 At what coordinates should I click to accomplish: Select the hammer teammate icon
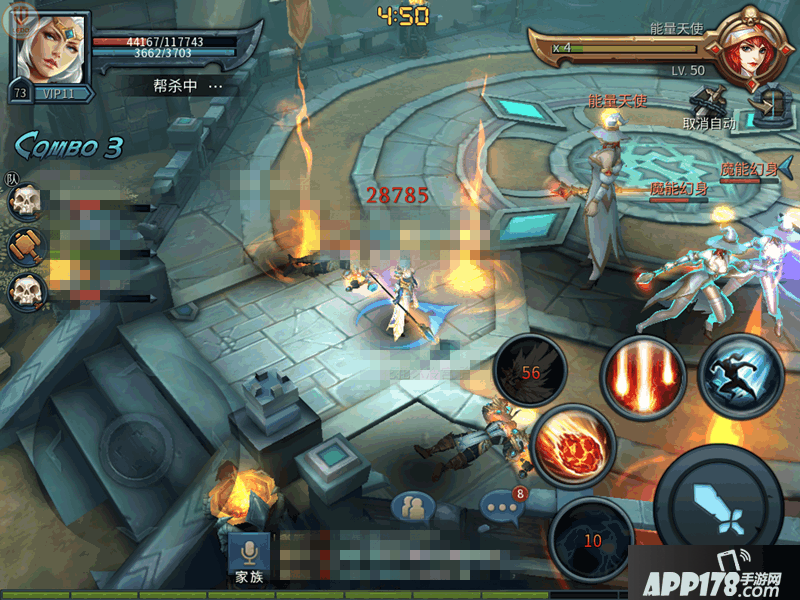pyautogui.click(x=24, y=245)
